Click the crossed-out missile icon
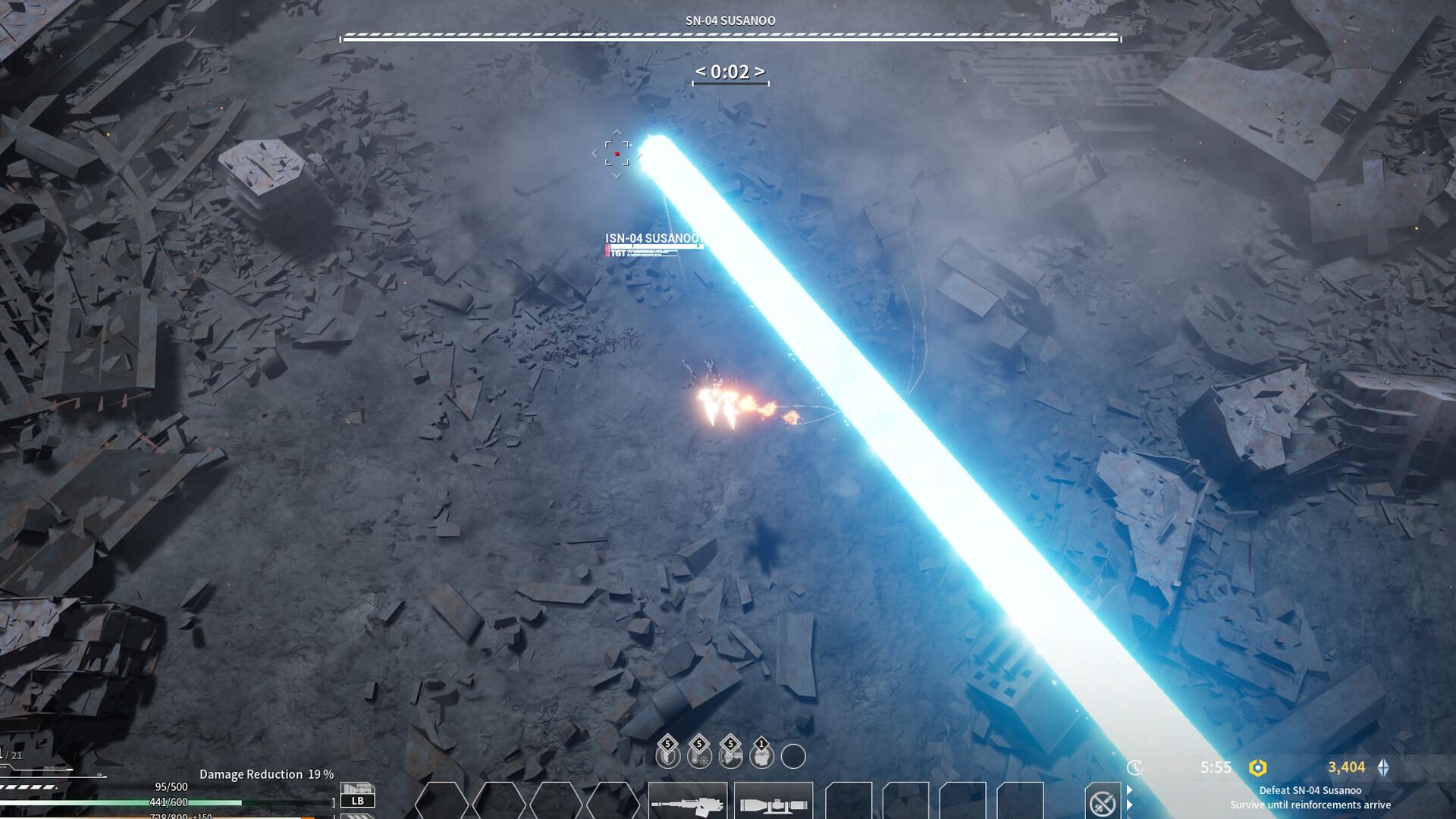Screen dimensions: 1456x819 pos(1102,802)
